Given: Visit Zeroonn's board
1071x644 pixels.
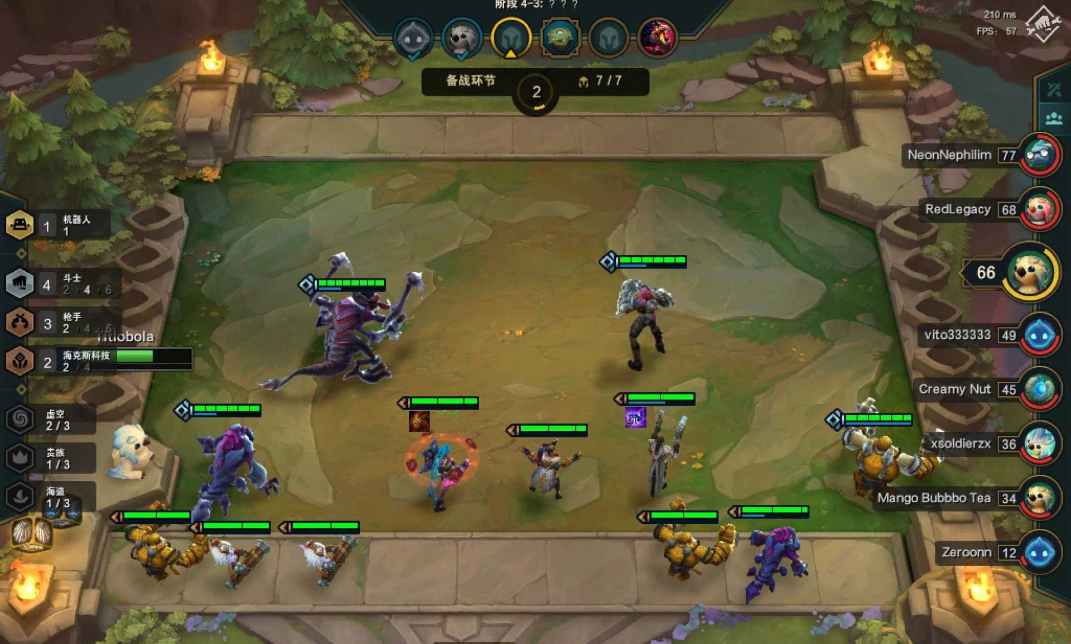Looking at the screenshot, I should [1041, 551].
